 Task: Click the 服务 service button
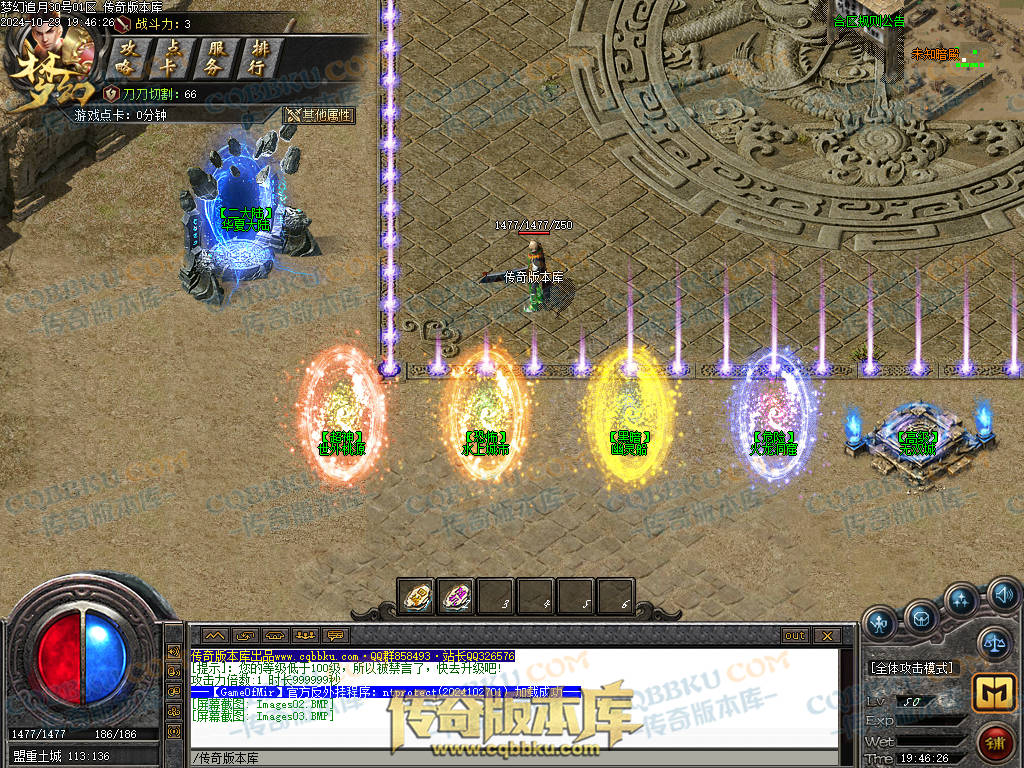pos(215,58)
